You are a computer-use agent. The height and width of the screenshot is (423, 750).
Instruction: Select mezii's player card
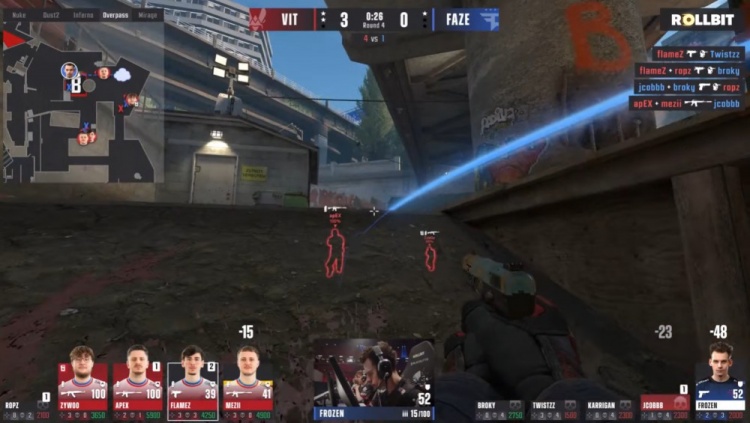coord(247,378)
